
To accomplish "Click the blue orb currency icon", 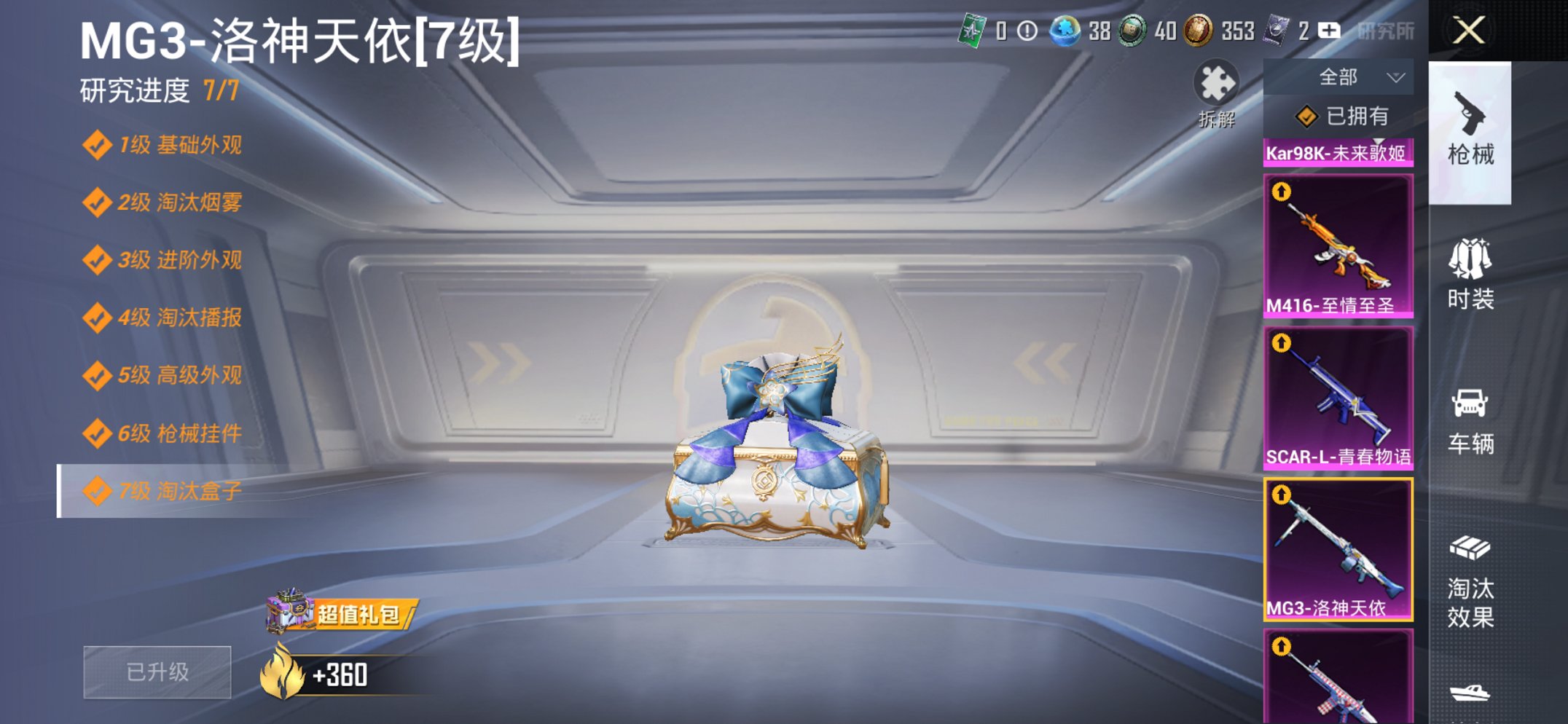I will click(x=1064, y=31).
